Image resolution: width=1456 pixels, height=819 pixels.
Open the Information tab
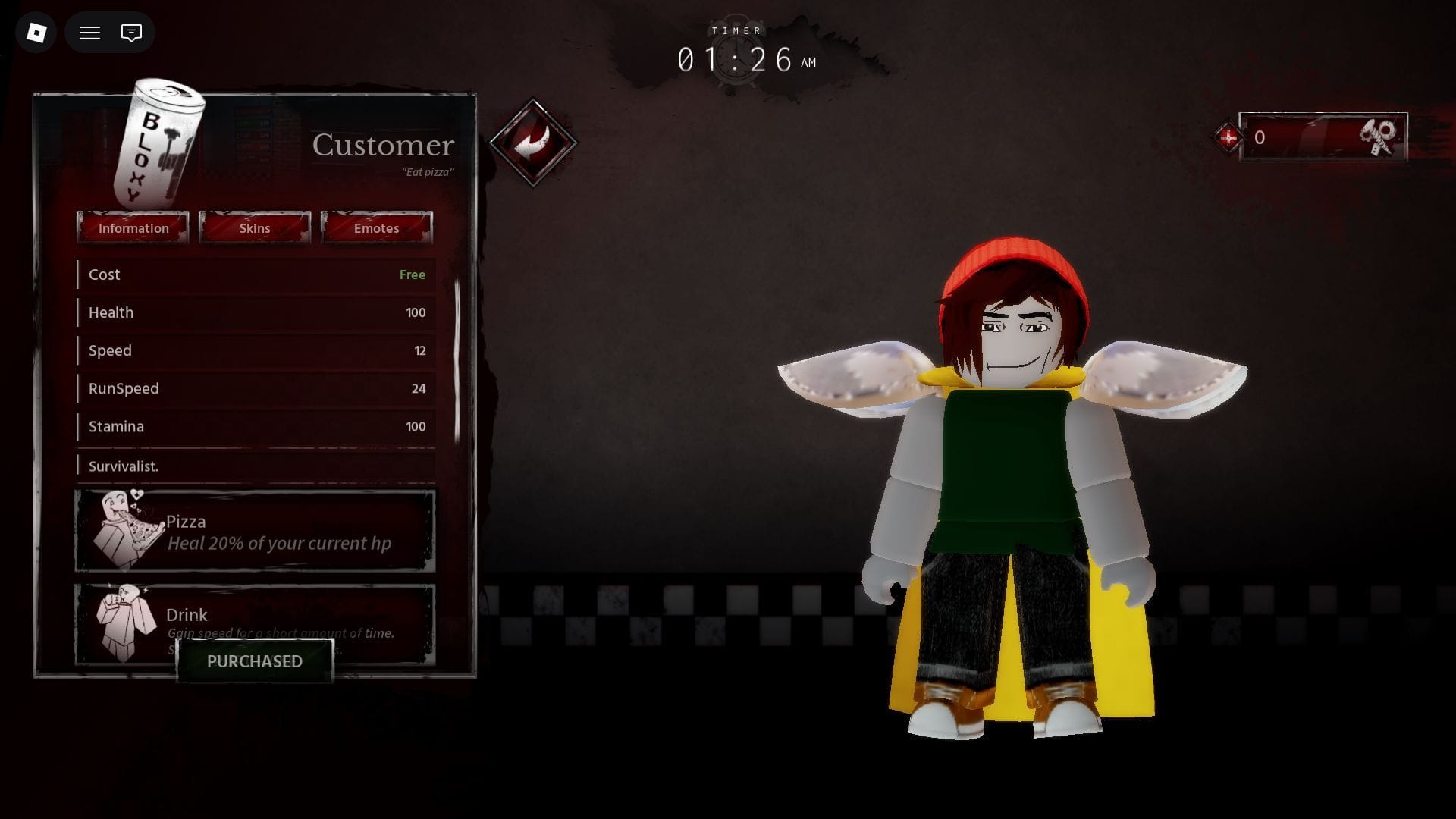[x=133, y=228]
